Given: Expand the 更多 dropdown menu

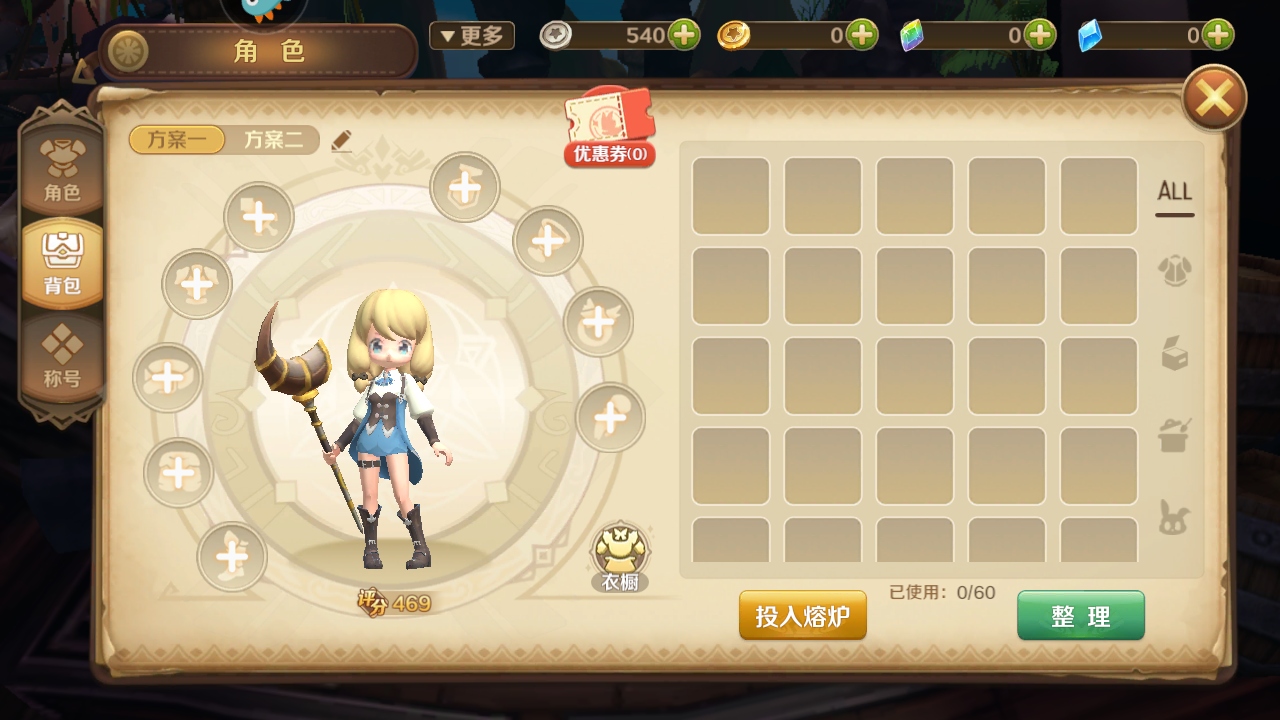Looking at the screenshot, I should pyautogui.click(x=471, y=34).
